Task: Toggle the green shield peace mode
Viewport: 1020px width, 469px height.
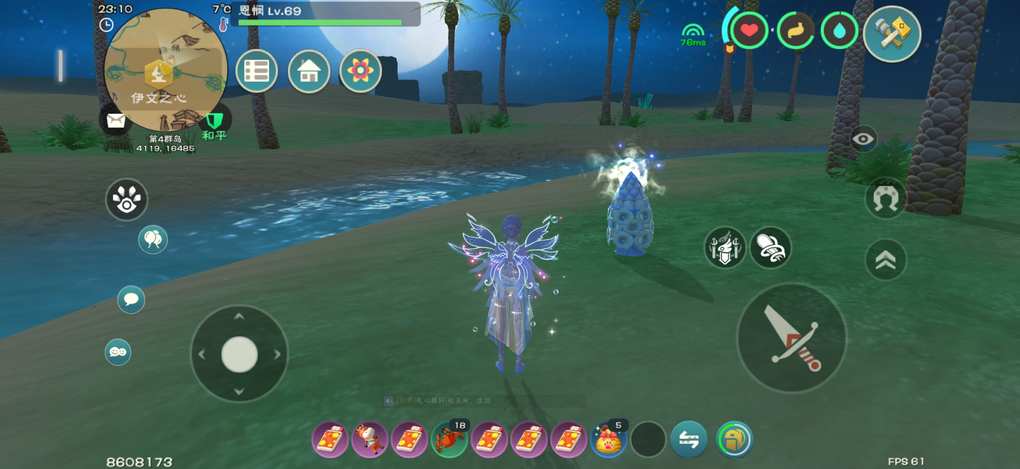Action: [214, 120]
